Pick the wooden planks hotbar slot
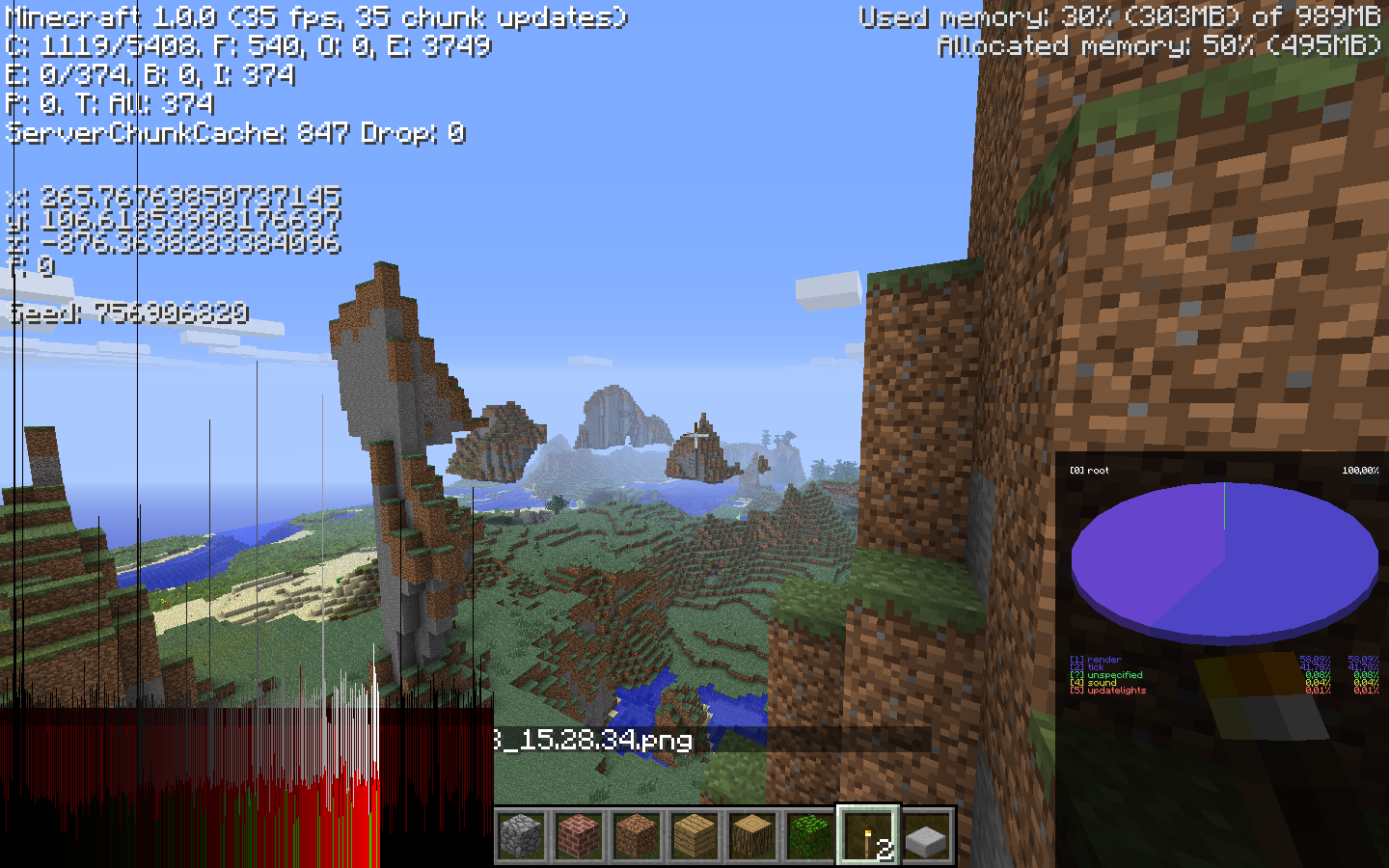This screenshot has width=1389, height=868. coord(695,835)
